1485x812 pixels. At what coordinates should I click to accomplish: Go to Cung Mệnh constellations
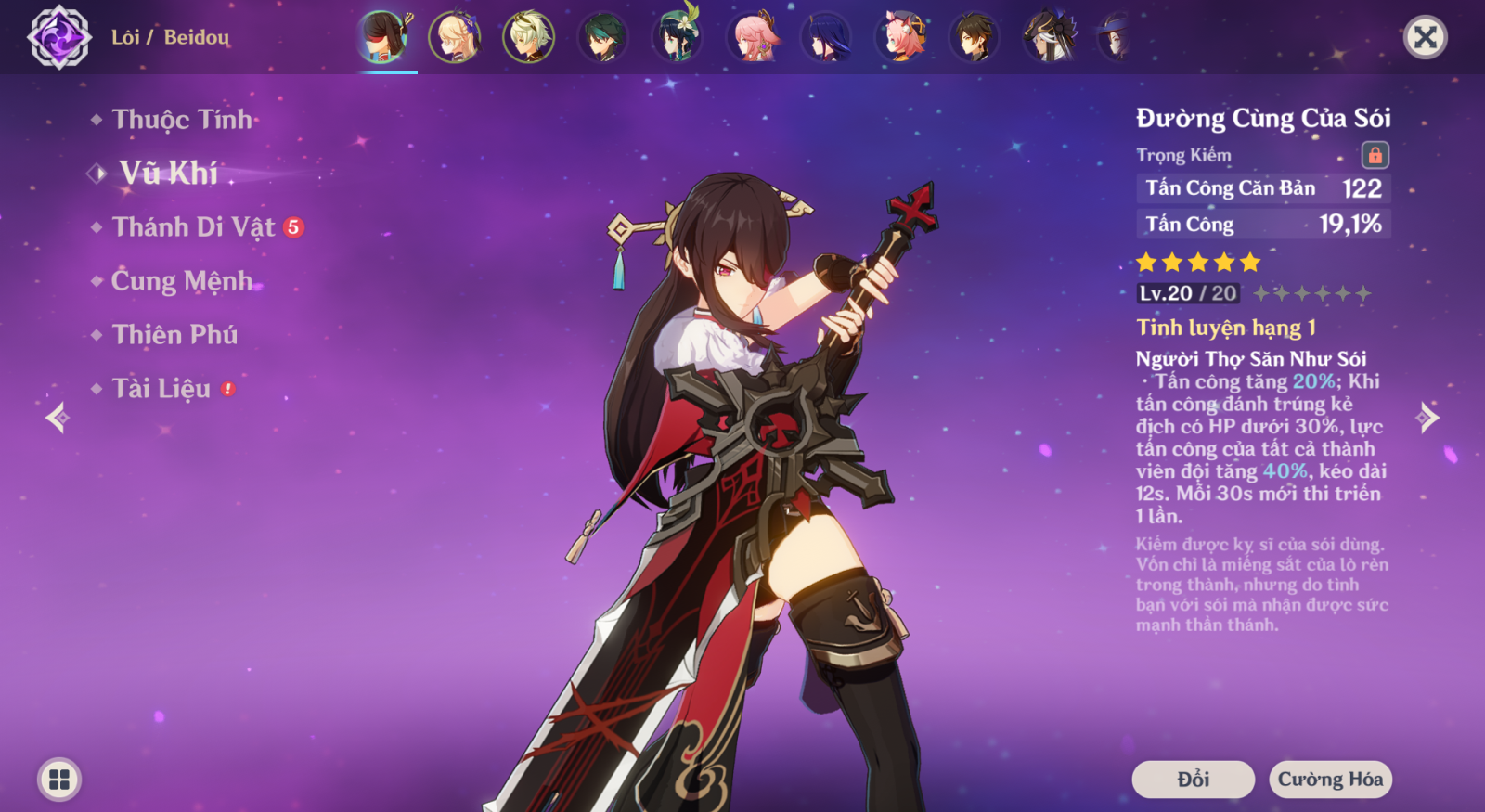pos(181,281)
